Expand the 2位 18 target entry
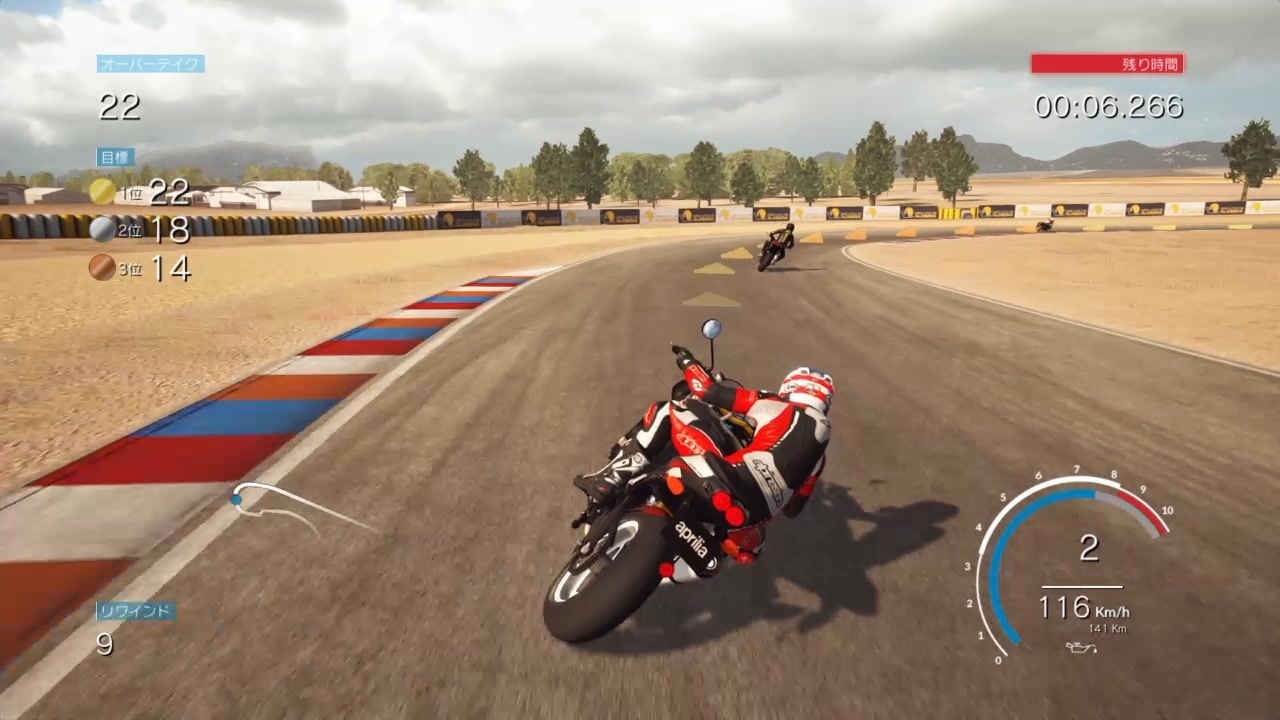The width and height of the screenshot is (1280, 720). pos(155,229)
